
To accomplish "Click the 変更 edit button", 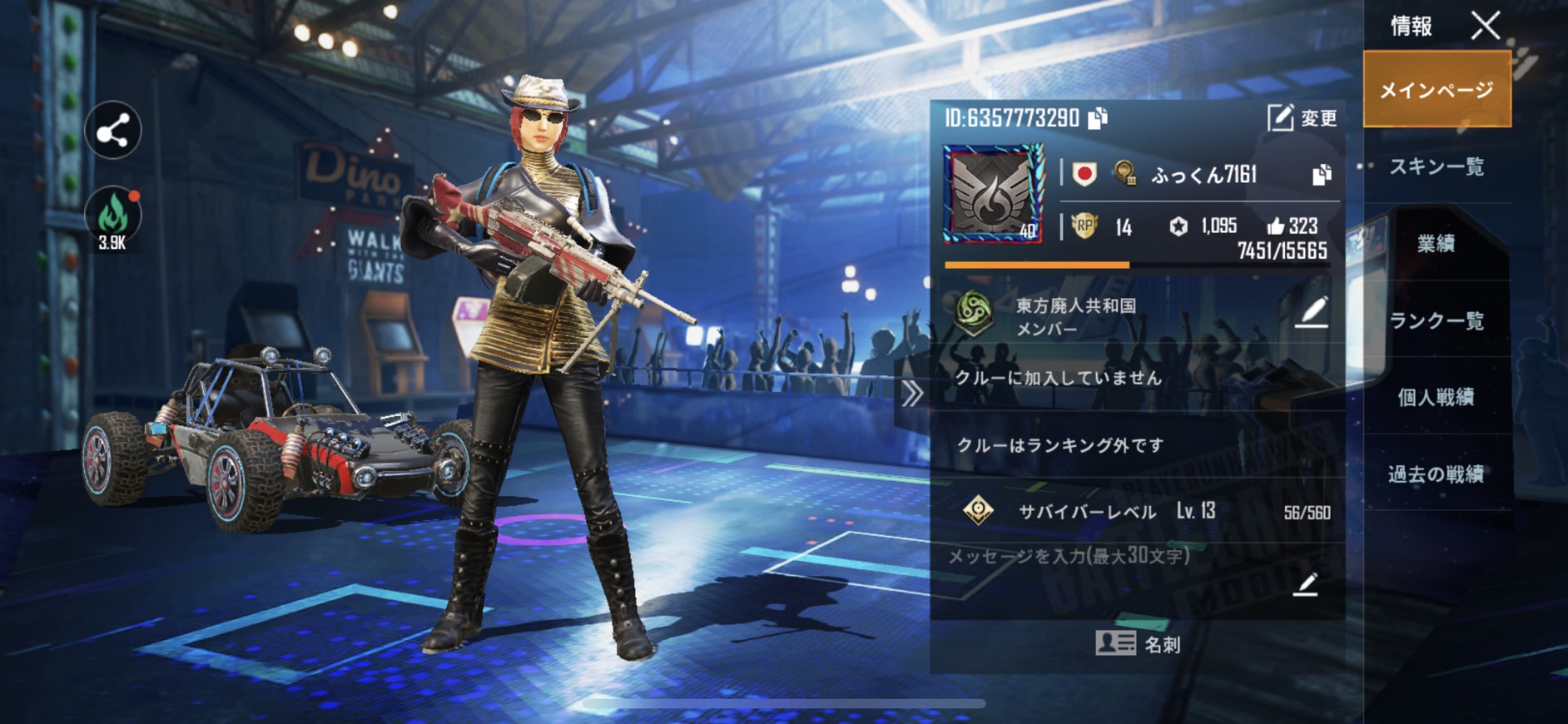I will 1303,118.
